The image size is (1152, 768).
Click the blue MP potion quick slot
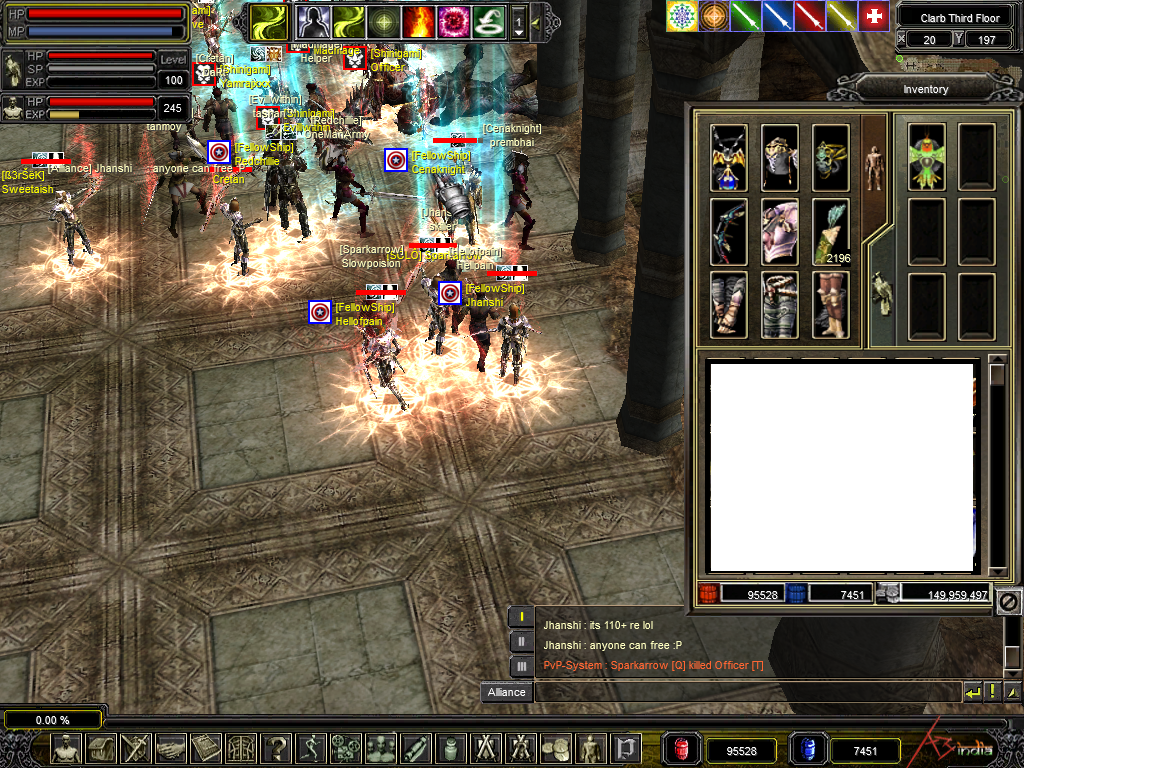coord(808,749)
